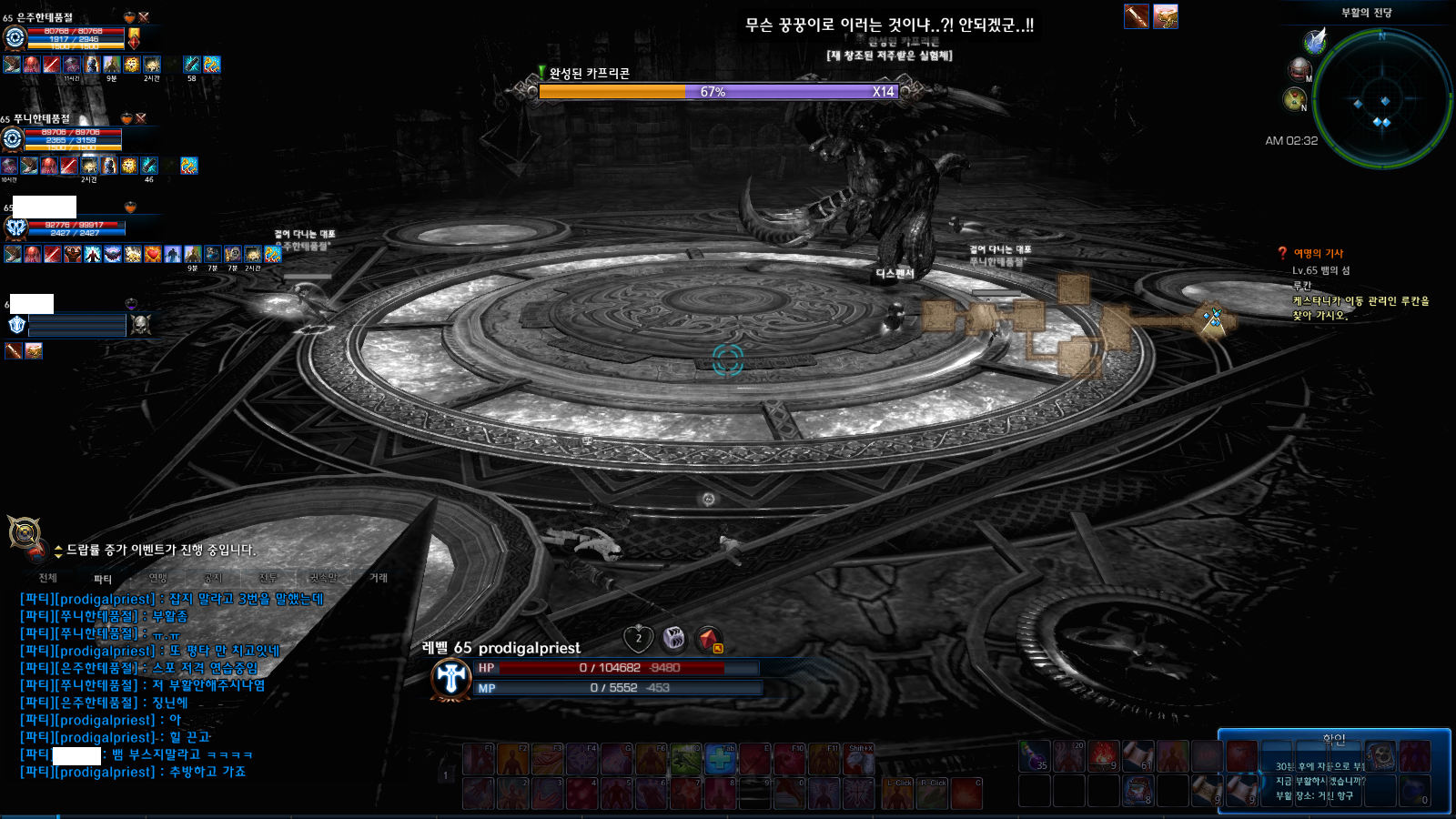Open the helmet icon marked M
This screenshot has height=819, width=1456.
tap(1299, 69)
